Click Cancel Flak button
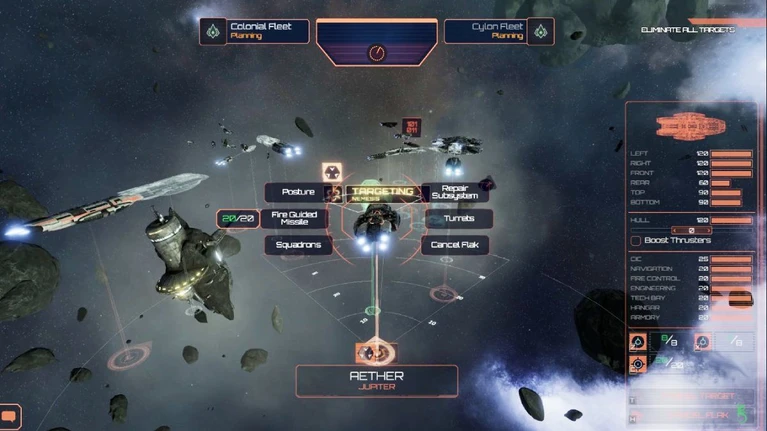 coord(456,244)
